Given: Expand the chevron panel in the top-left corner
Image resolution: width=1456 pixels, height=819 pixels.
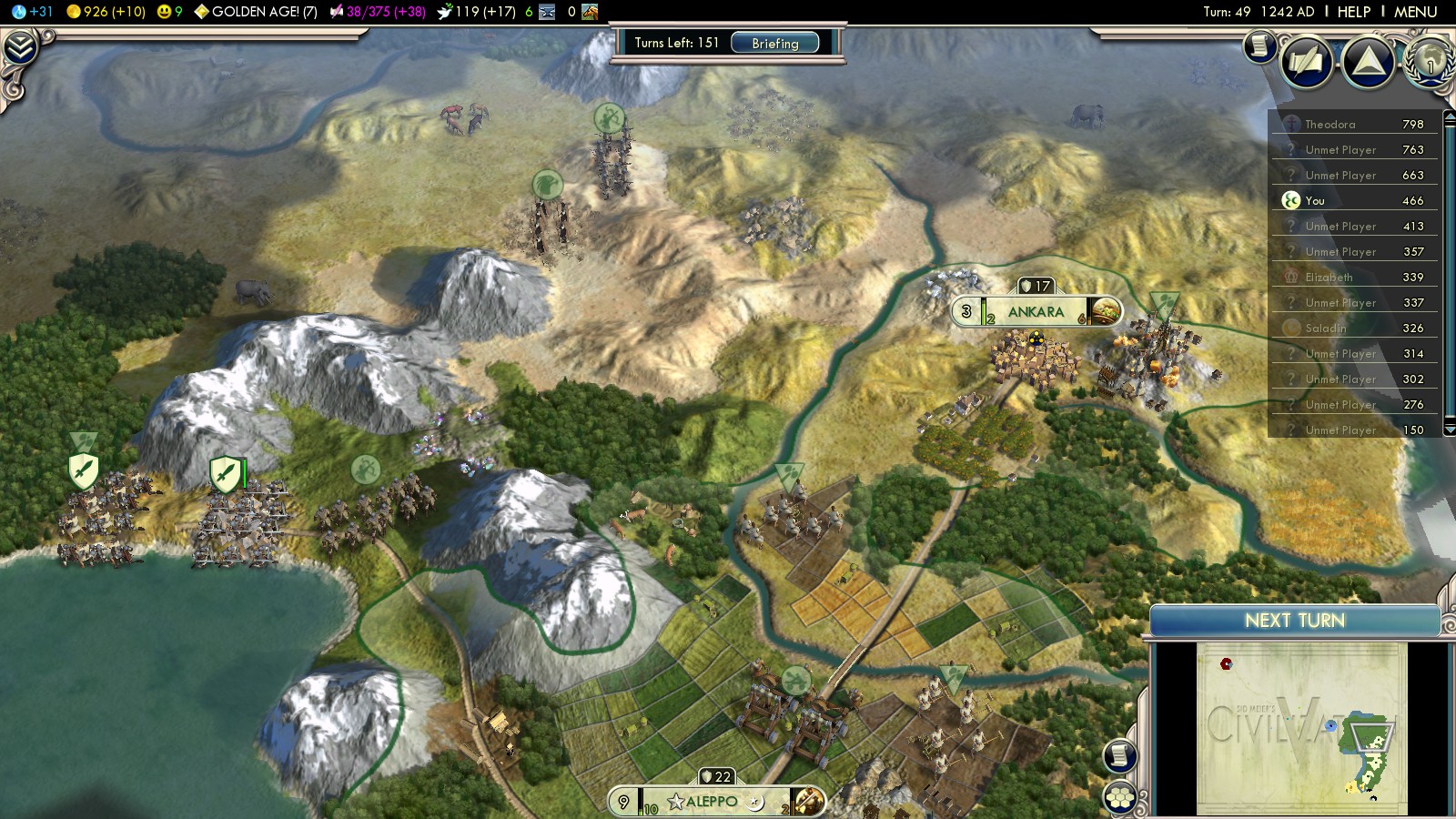Looking at the screenshot, I should (19, 47).
